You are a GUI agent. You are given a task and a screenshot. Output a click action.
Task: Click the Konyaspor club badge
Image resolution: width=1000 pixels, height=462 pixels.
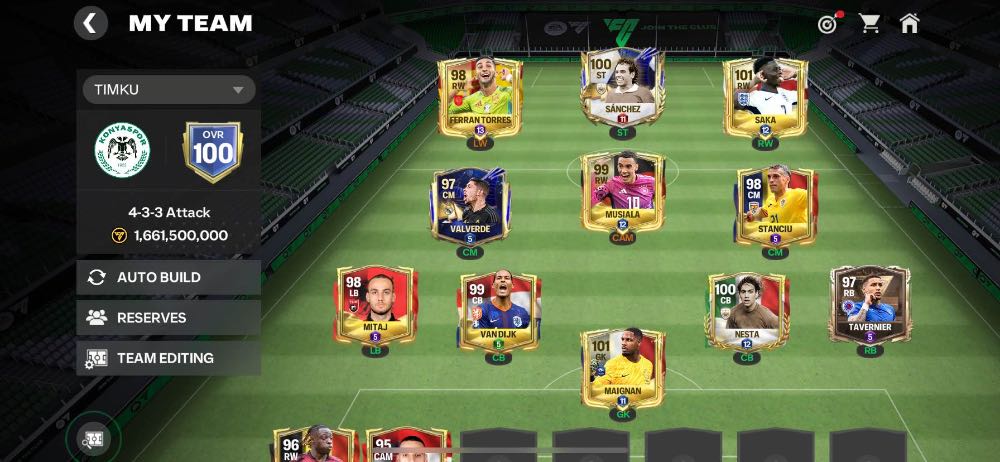pos(122,151)
